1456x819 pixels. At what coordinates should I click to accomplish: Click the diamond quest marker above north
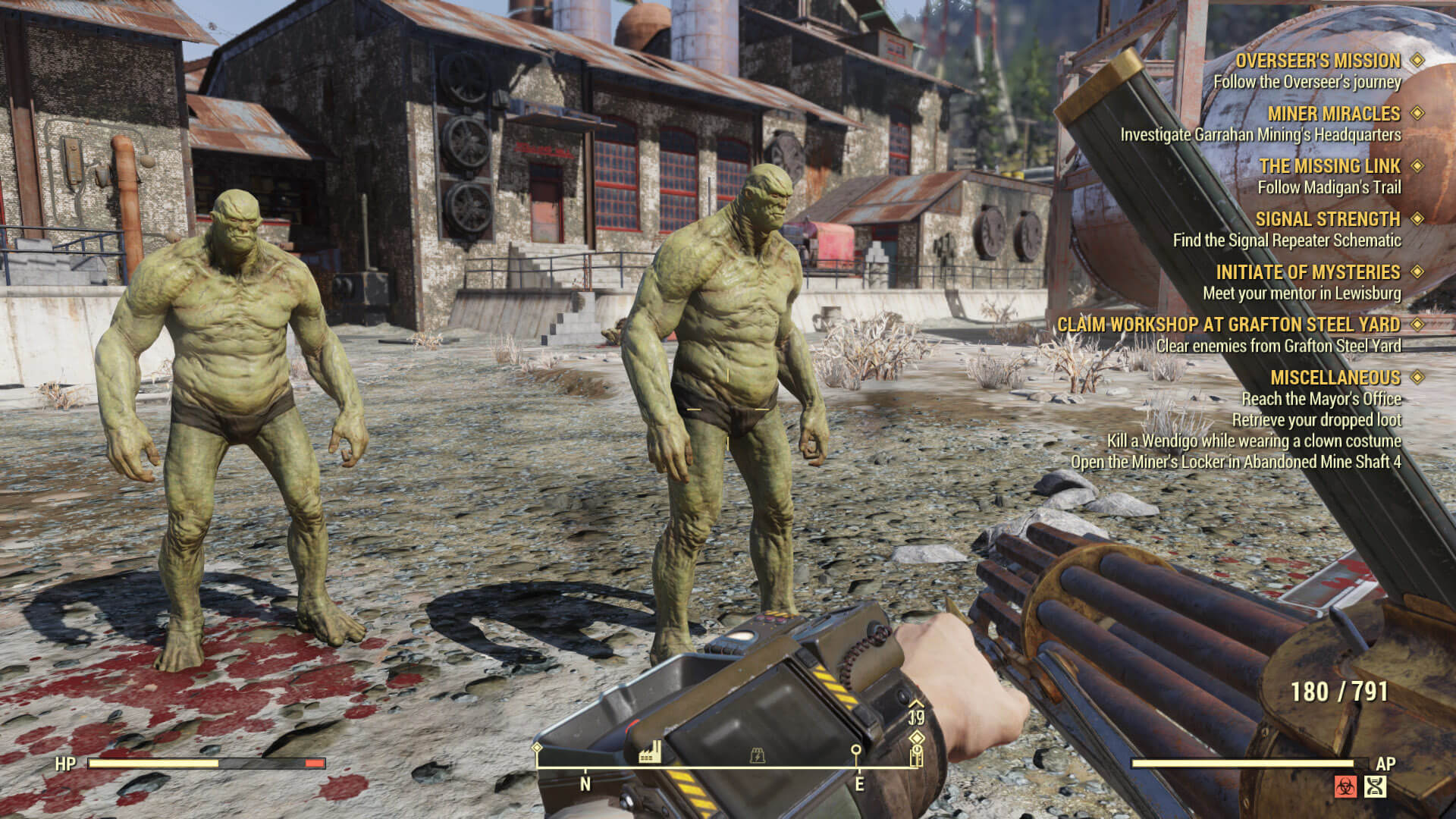[x=538, y=748]
